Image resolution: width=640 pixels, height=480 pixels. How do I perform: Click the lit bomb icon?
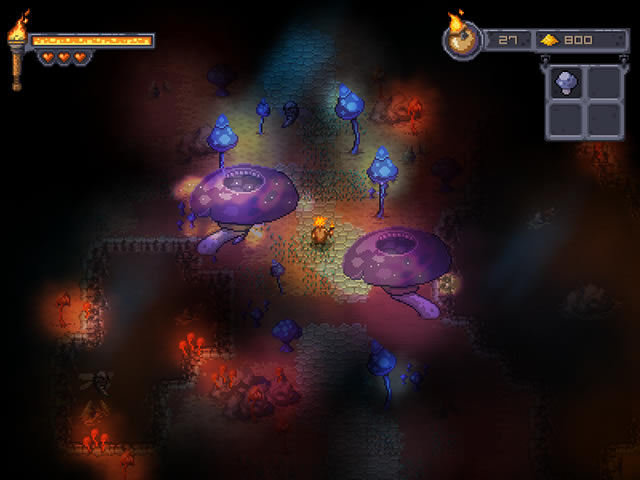[462, 41]
